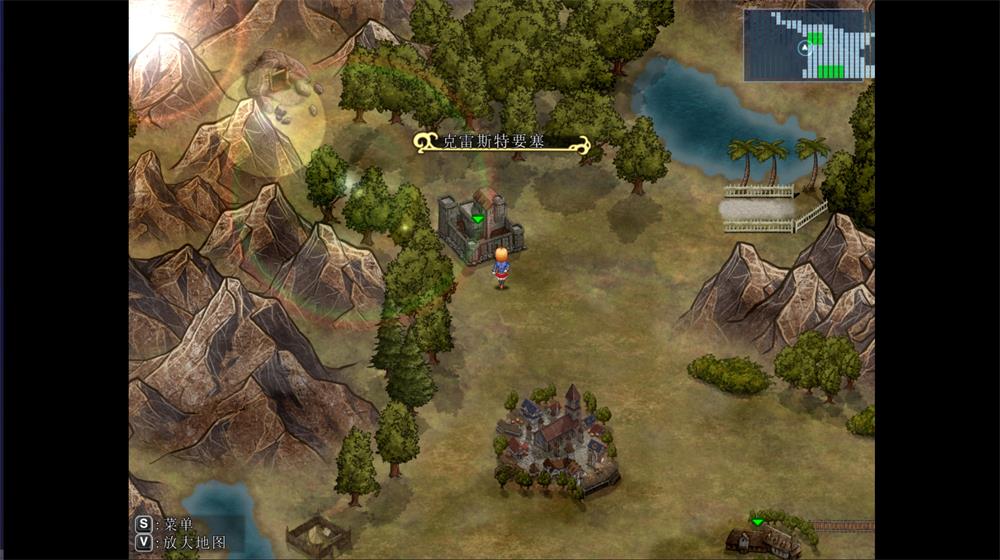Click the minimap in the corner
The image size is (1000, 560).
(808, 45)
